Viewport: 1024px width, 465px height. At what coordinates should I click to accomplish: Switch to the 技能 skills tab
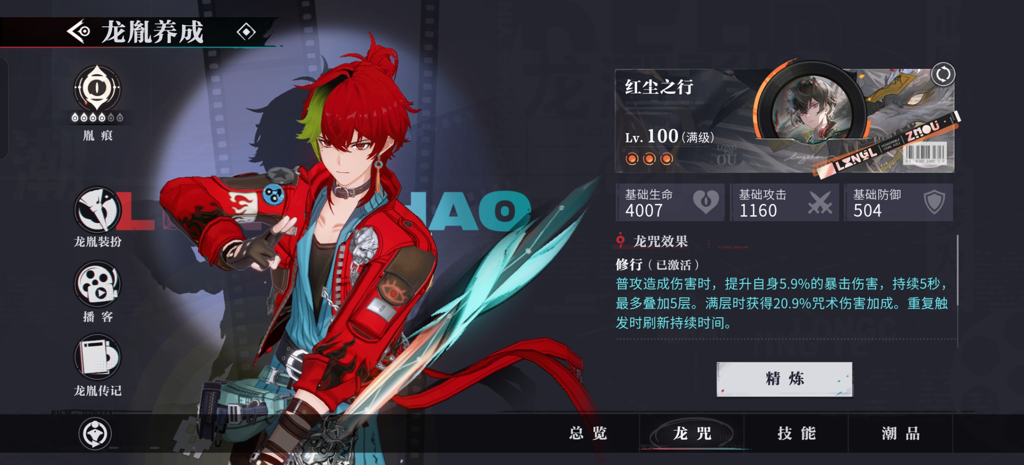(x=797, y=433)
